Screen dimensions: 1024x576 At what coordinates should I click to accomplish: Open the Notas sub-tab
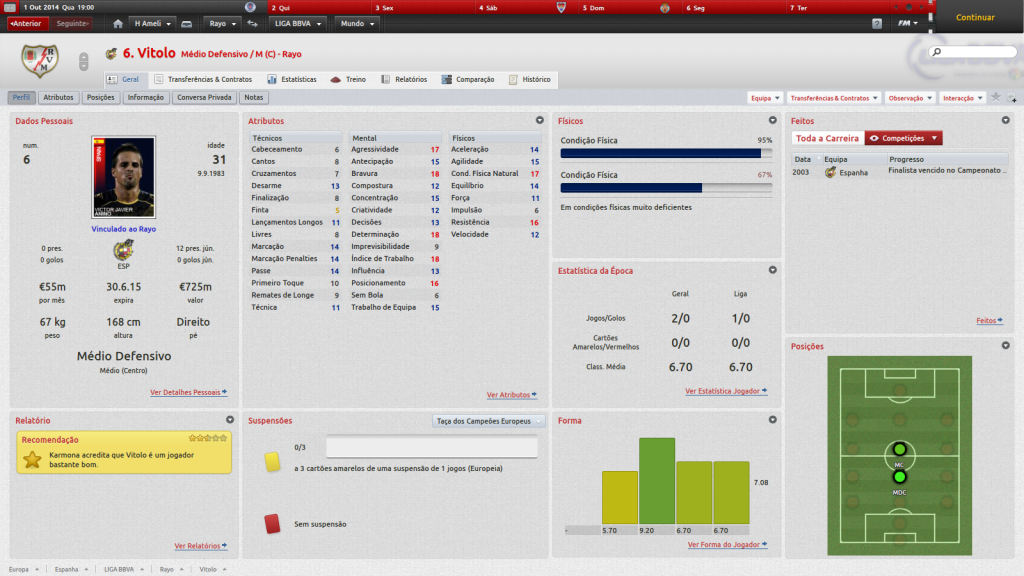(x=254, y=98)
